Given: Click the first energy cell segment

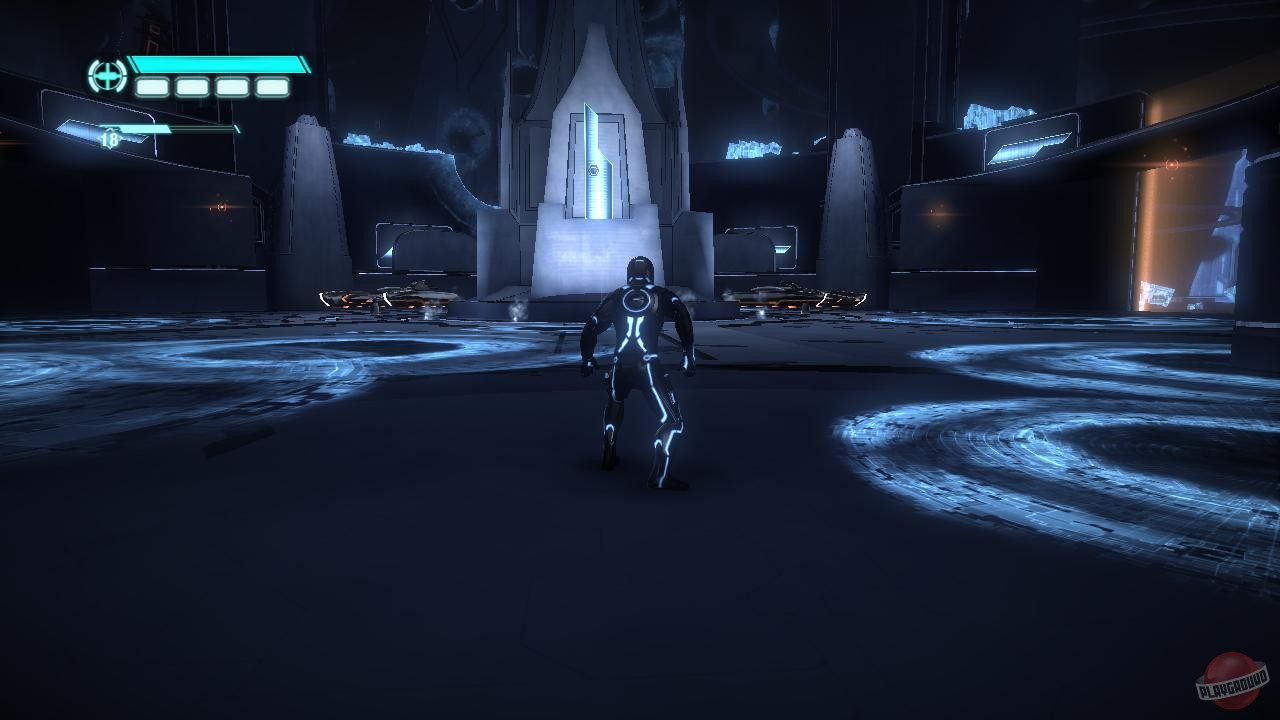Looking at the screenshot, I should pyautogui.click(x=151, y=88).
